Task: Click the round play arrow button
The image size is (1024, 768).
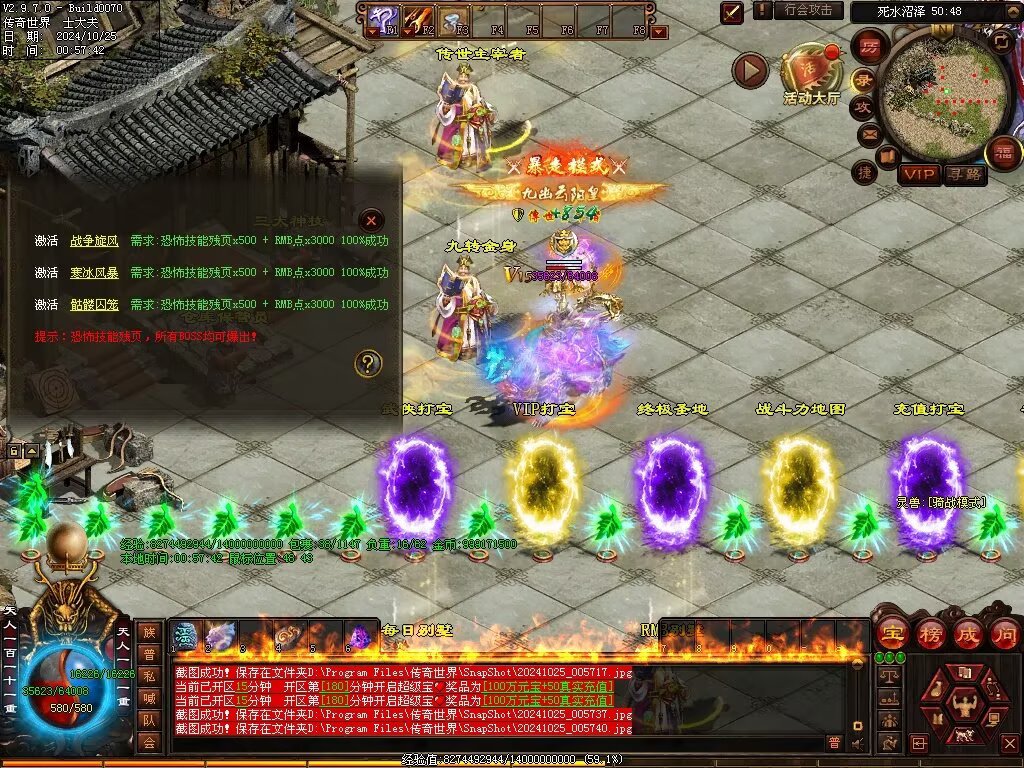Action: click(750, 70)
